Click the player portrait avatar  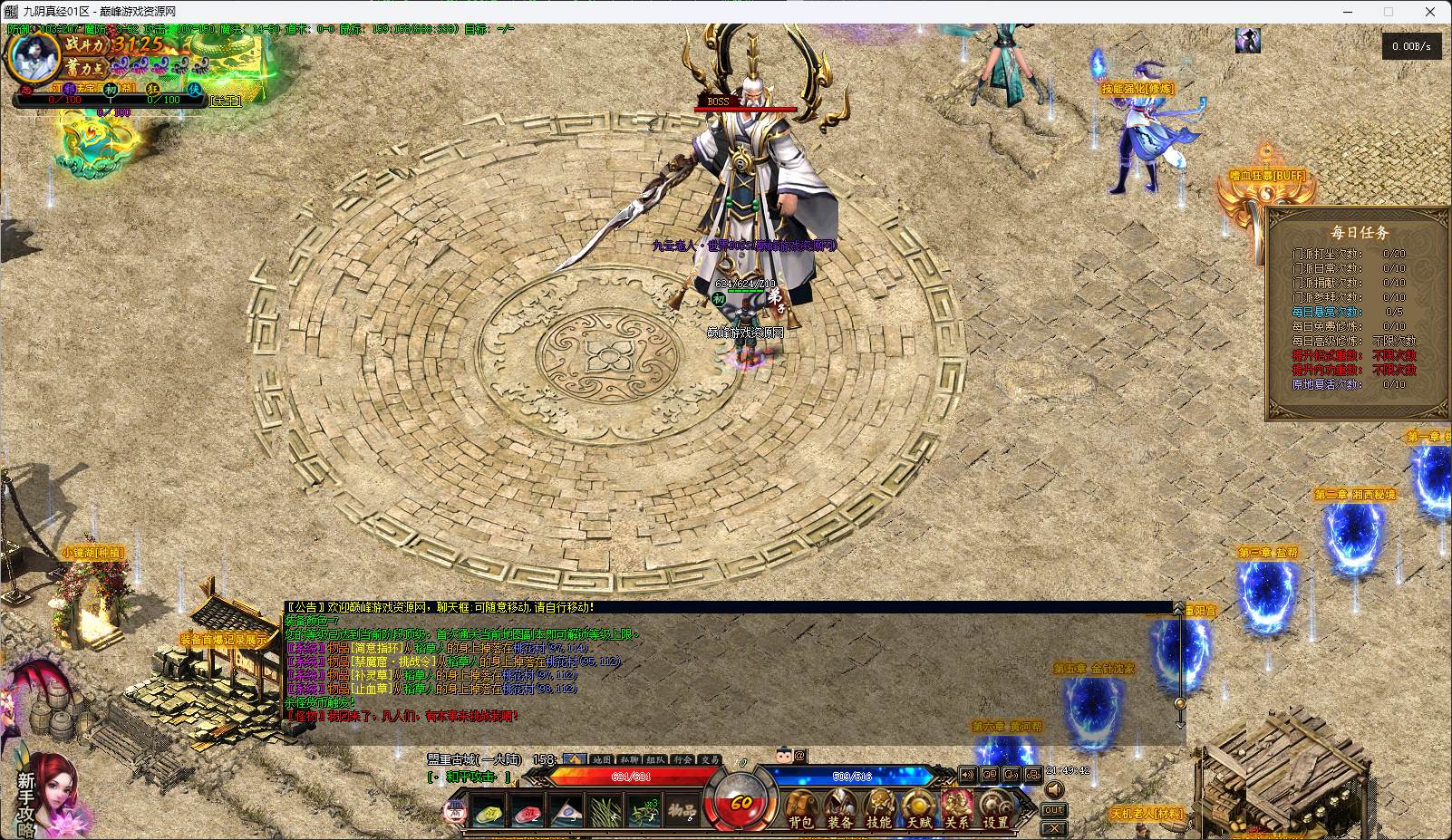(34, 56)
